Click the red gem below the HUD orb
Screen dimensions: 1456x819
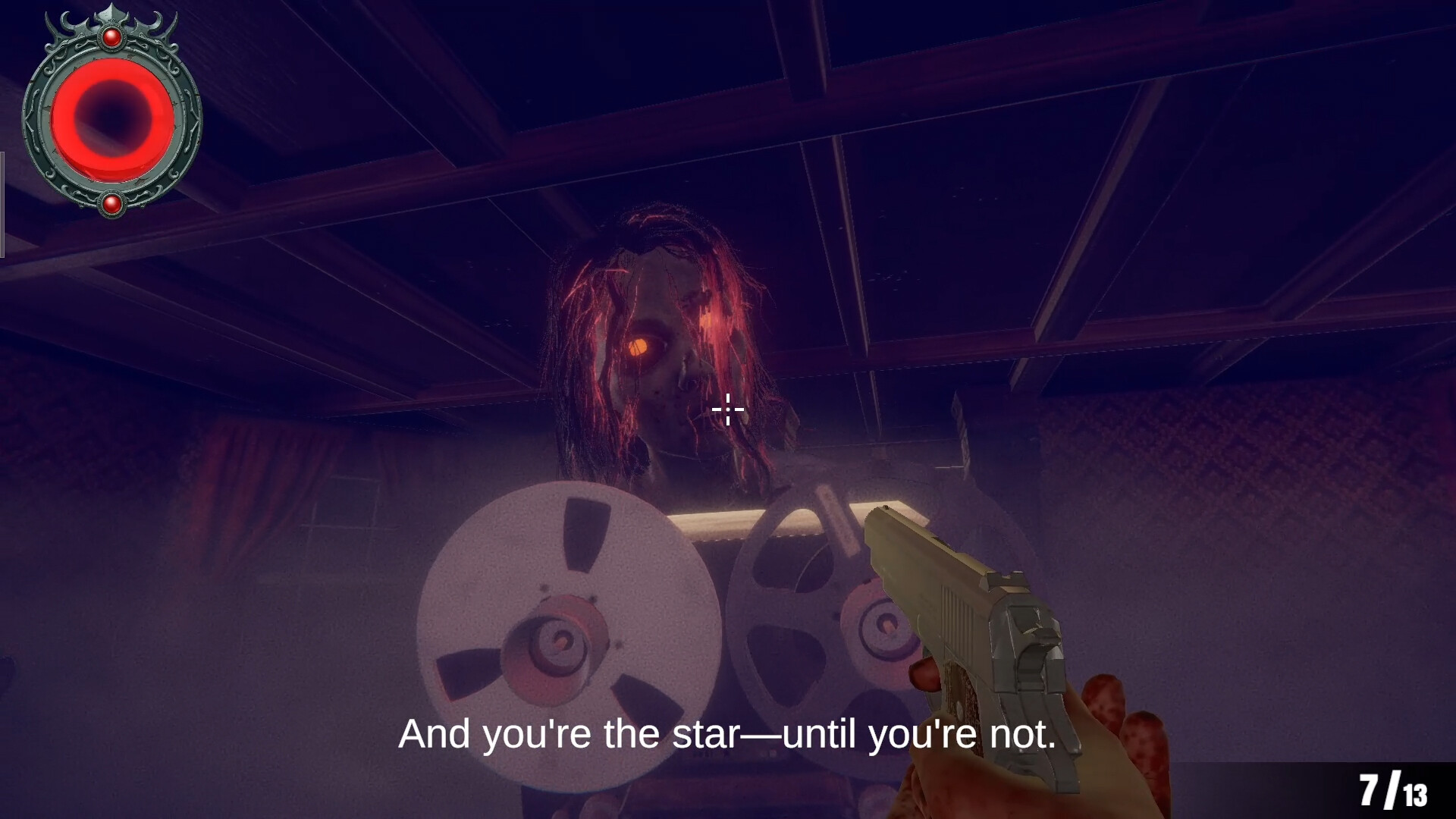click(x=114, y=203)
